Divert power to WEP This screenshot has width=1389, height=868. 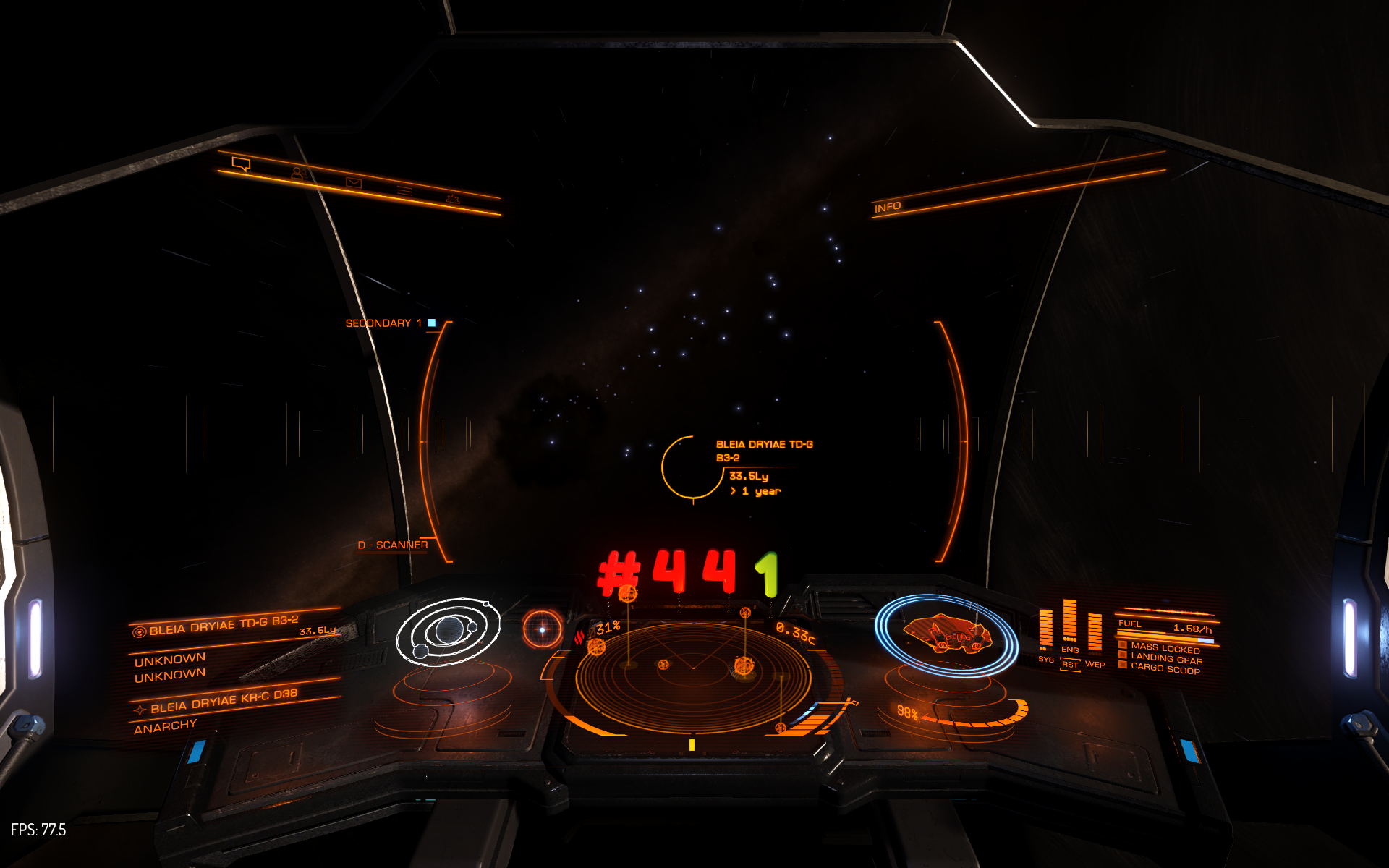(1095, 664)
